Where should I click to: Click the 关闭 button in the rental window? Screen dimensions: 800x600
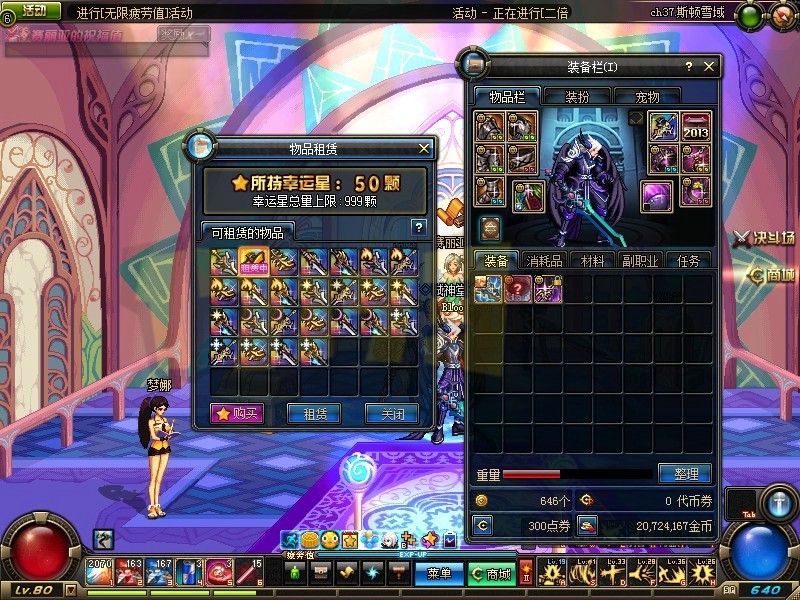point(391,413)
